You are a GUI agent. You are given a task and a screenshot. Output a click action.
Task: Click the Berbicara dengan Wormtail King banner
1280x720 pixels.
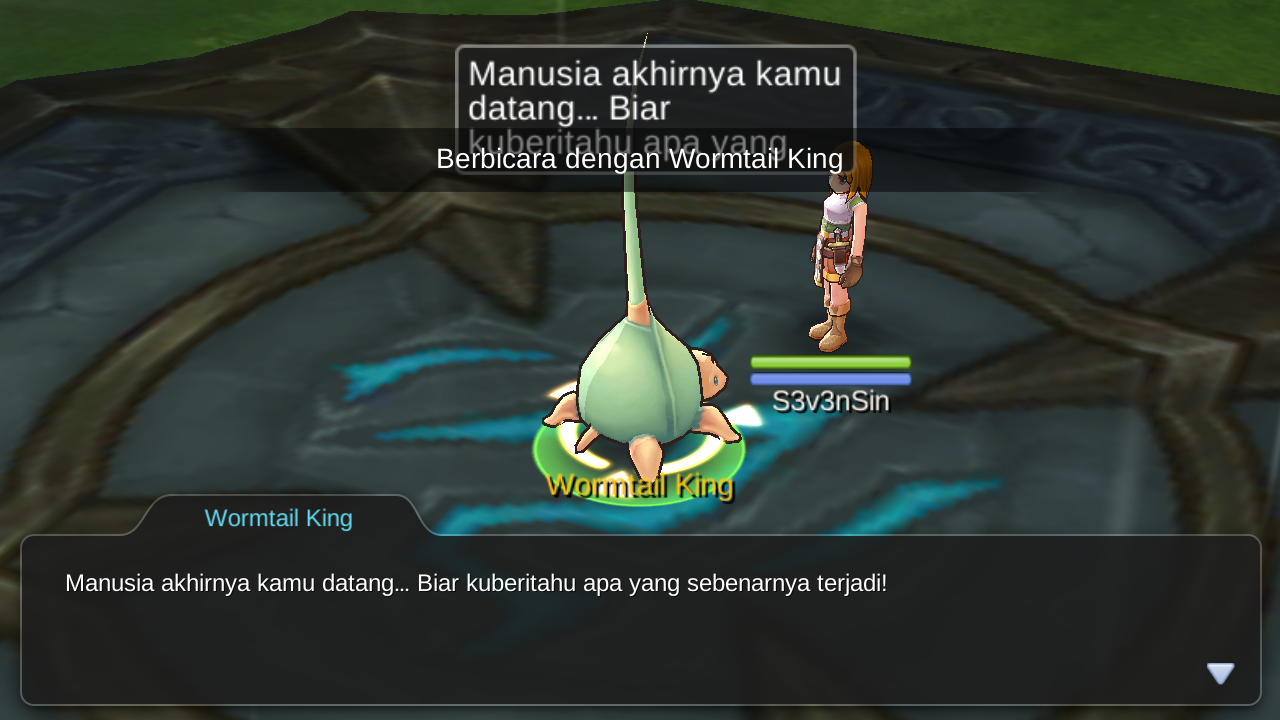[639, 159]
